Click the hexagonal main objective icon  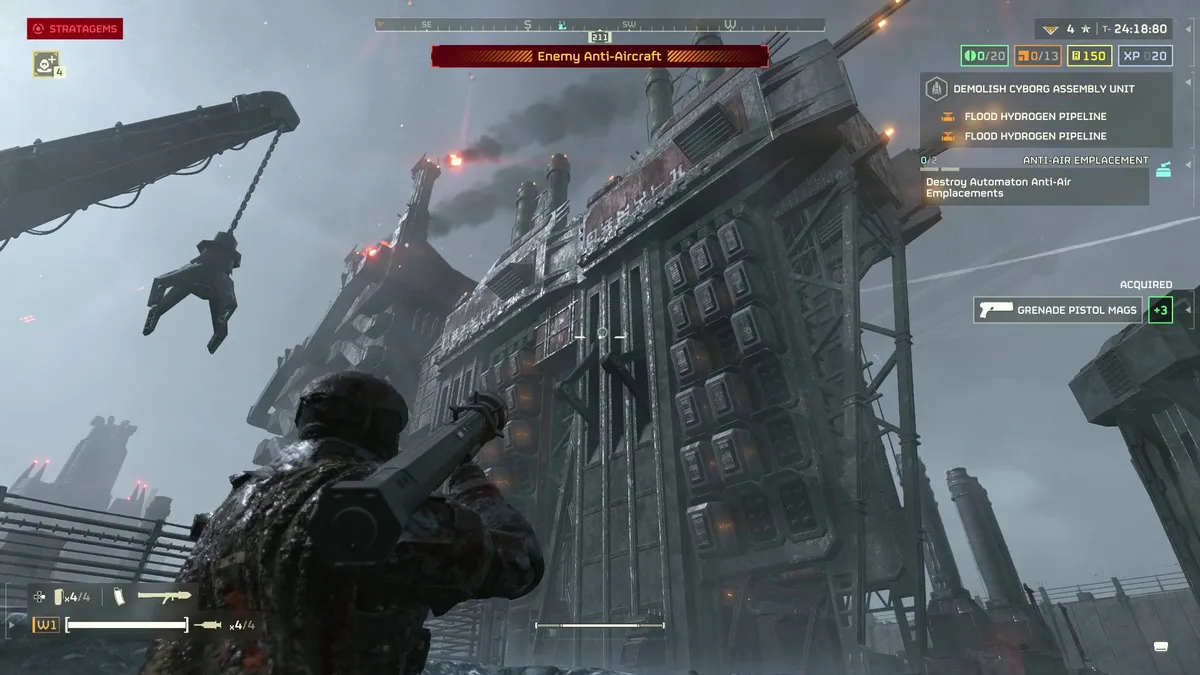coord(937,88)
